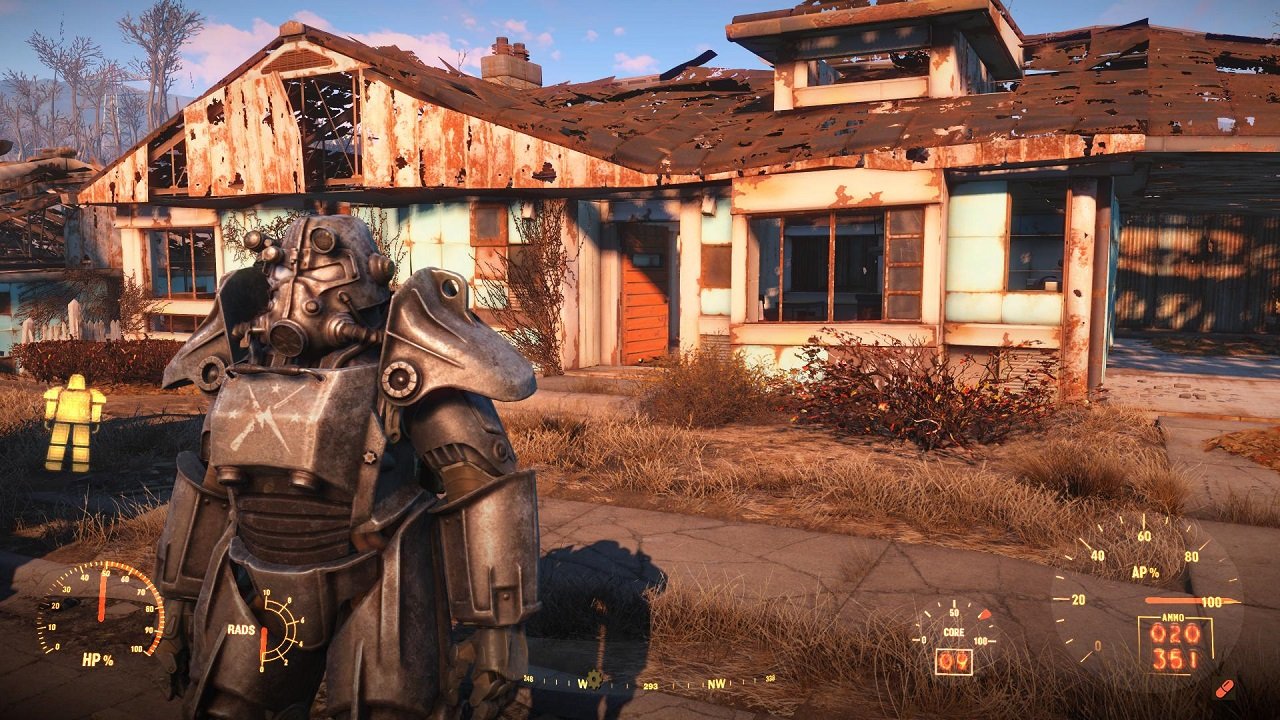1280x720 pixels.
Task: Select the AP% gauge dial
Action: pos(1146,572)
